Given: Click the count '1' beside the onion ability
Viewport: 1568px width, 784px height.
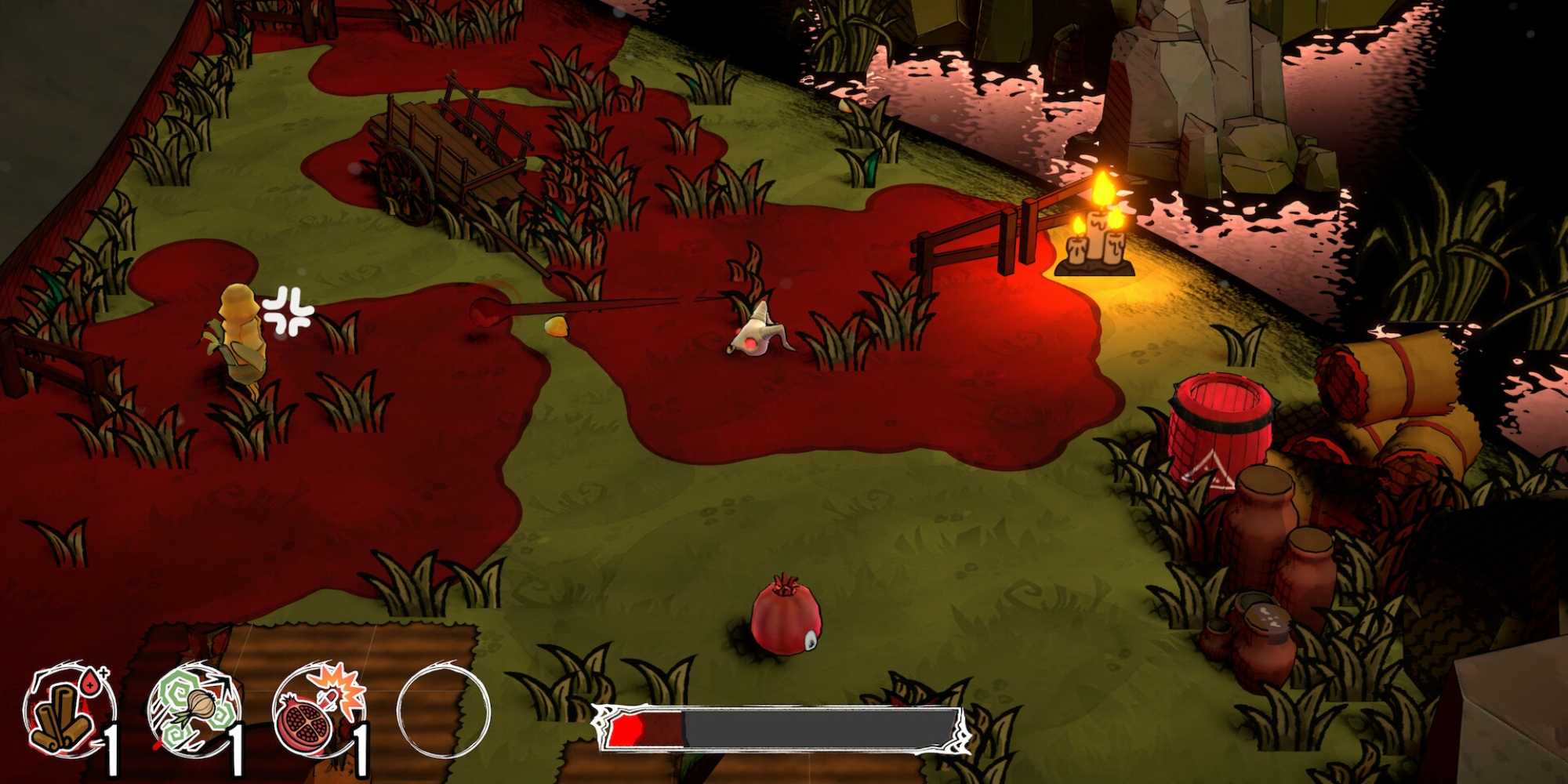Looking at the screenshot, I should (x=239, y=745).
